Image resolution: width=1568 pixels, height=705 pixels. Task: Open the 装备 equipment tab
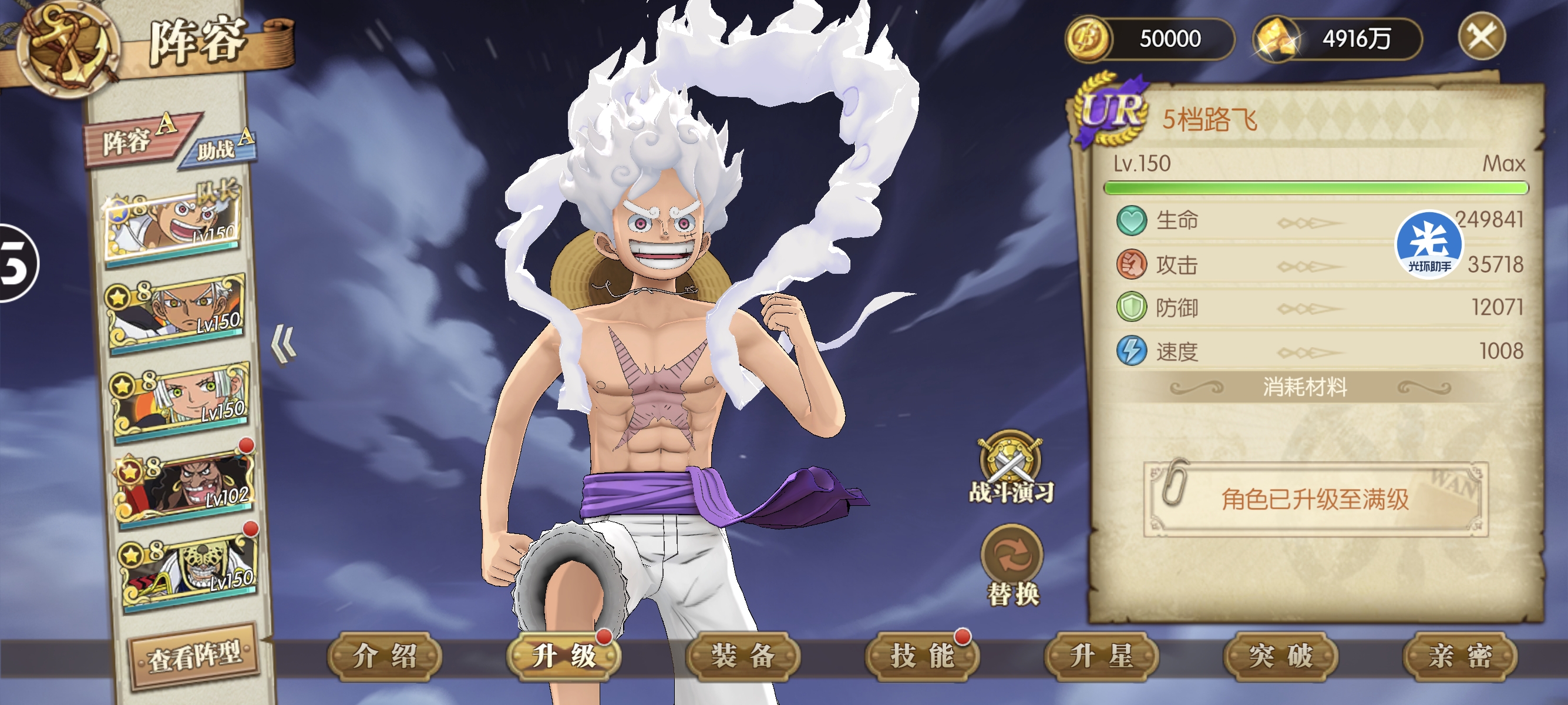pyautogui.click(x=743, y=656)
